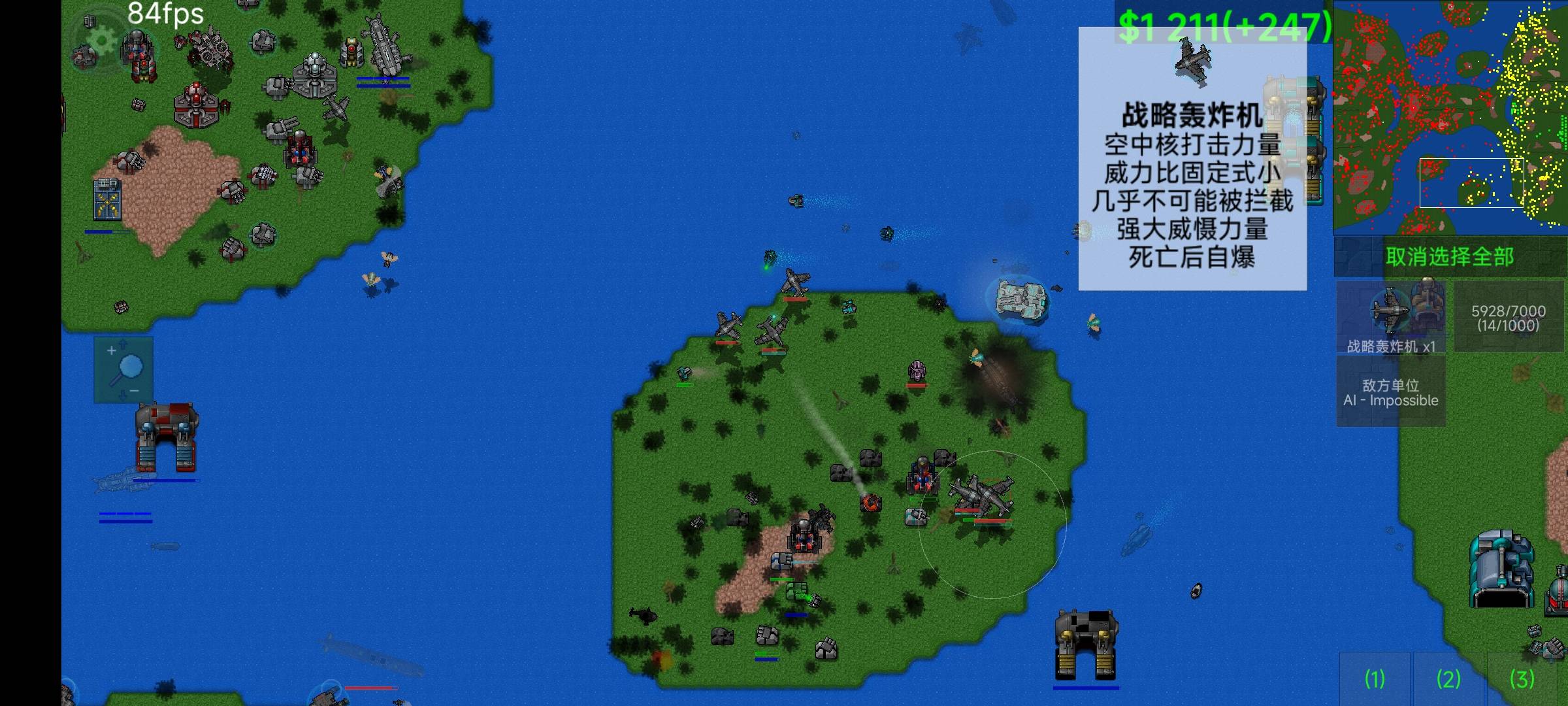
Task: Choose control group (1)
Action: pyautogui.click(x=1375, y=679)
